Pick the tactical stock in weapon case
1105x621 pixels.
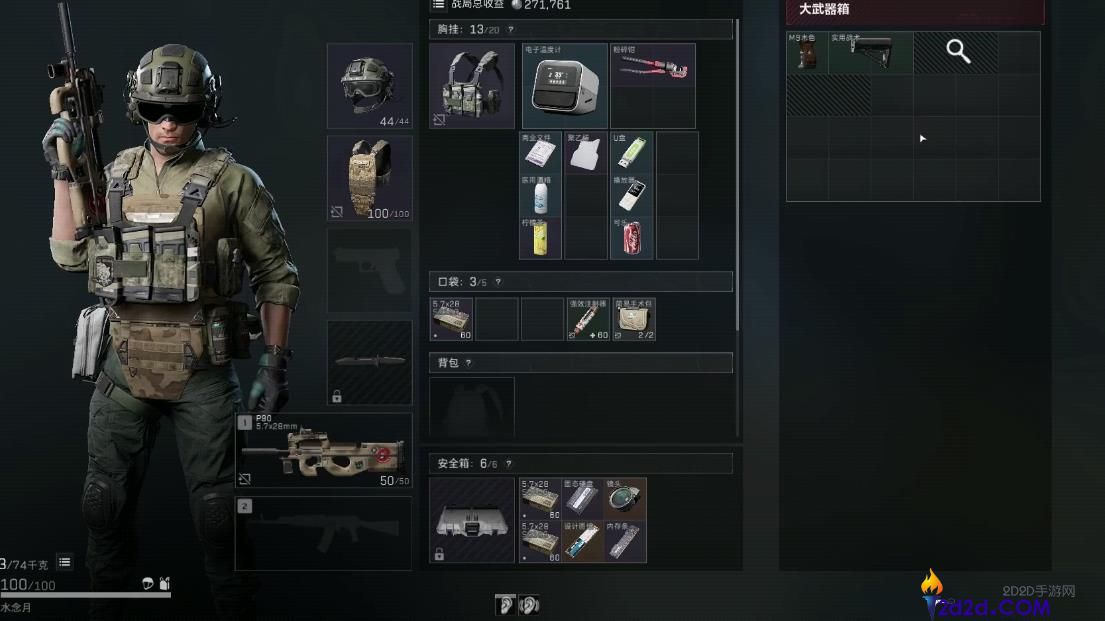click(869, 52)
